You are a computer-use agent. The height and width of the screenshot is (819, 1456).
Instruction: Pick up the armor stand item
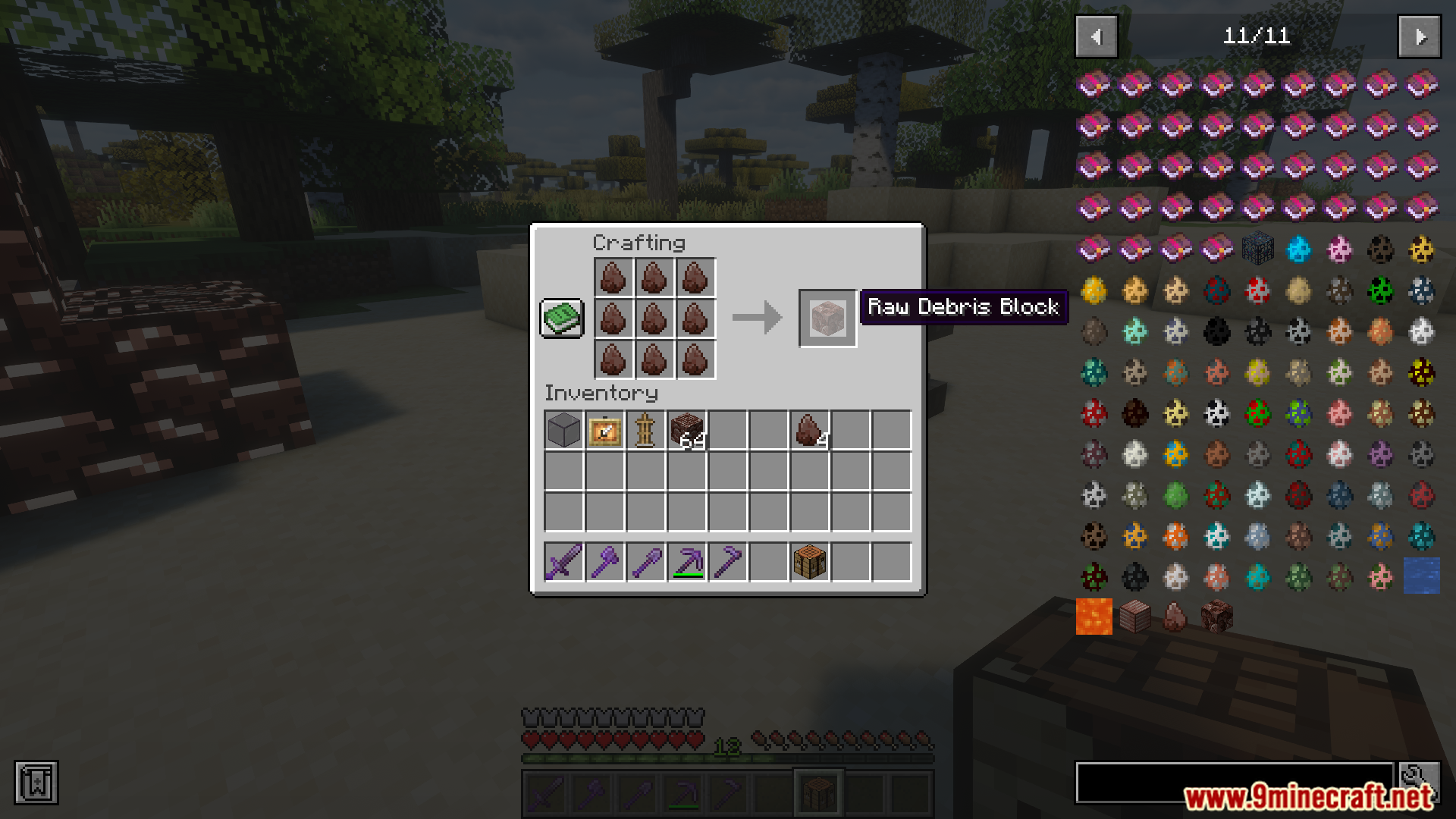(x=645, y=431)
